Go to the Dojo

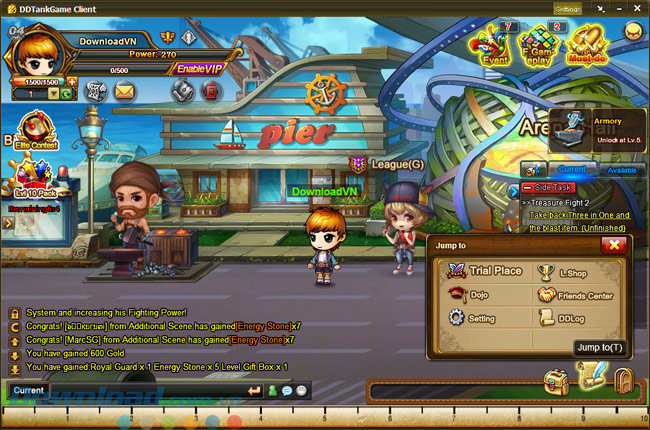pos(474,295)
